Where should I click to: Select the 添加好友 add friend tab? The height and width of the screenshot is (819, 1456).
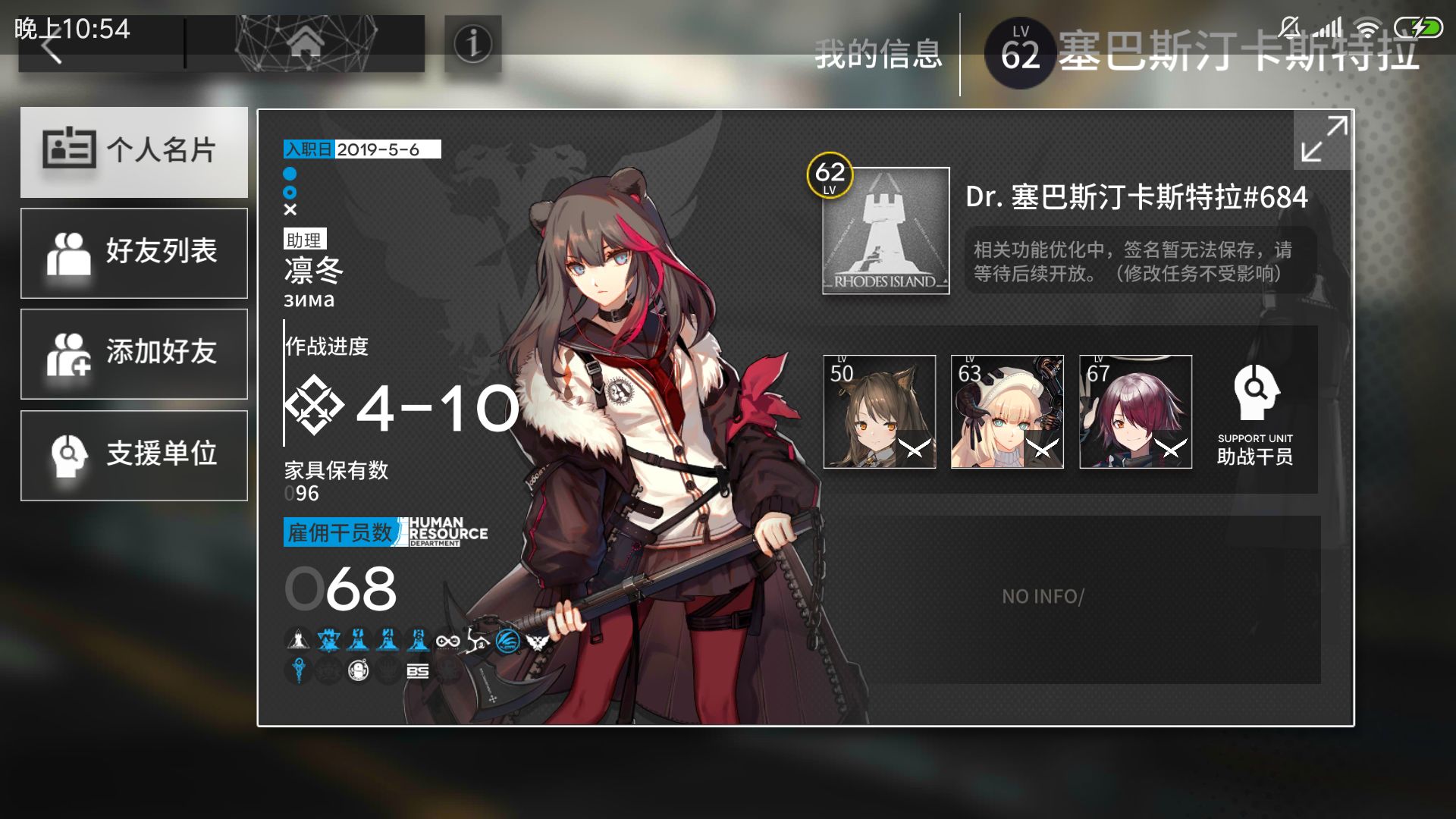pos(134,353)
